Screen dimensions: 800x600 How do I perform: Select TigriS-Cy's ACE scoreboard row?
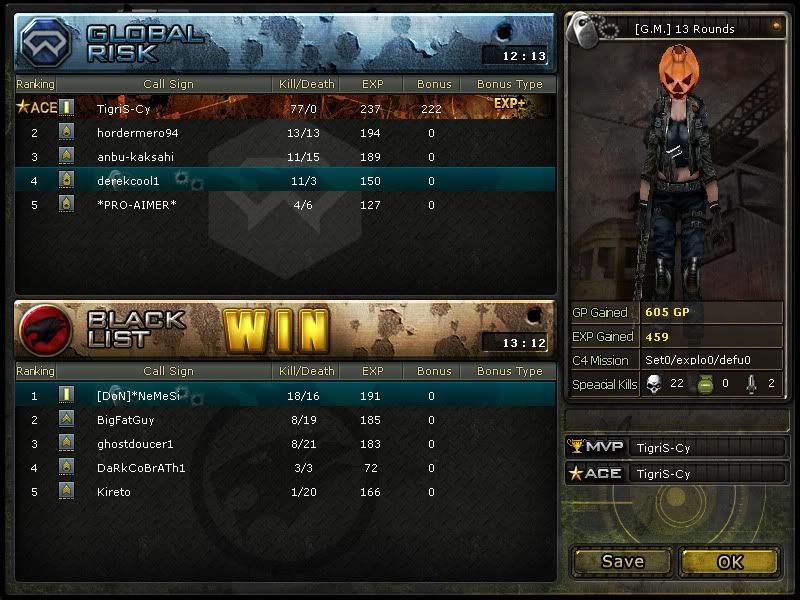(x=285, y=108)
